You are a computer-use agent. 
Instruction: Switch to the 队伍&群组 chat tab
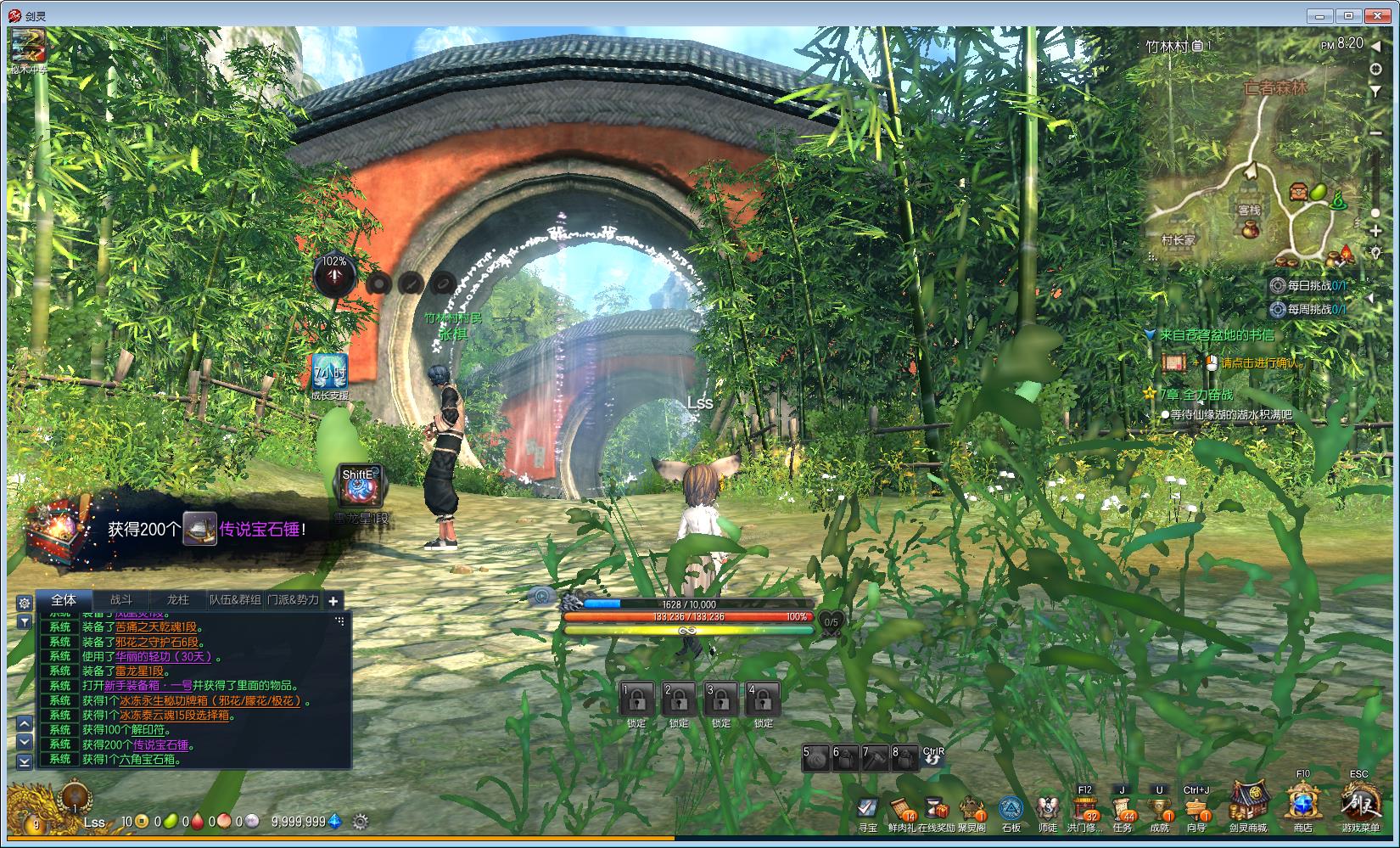pyautogui.click(x=235, y=600)
